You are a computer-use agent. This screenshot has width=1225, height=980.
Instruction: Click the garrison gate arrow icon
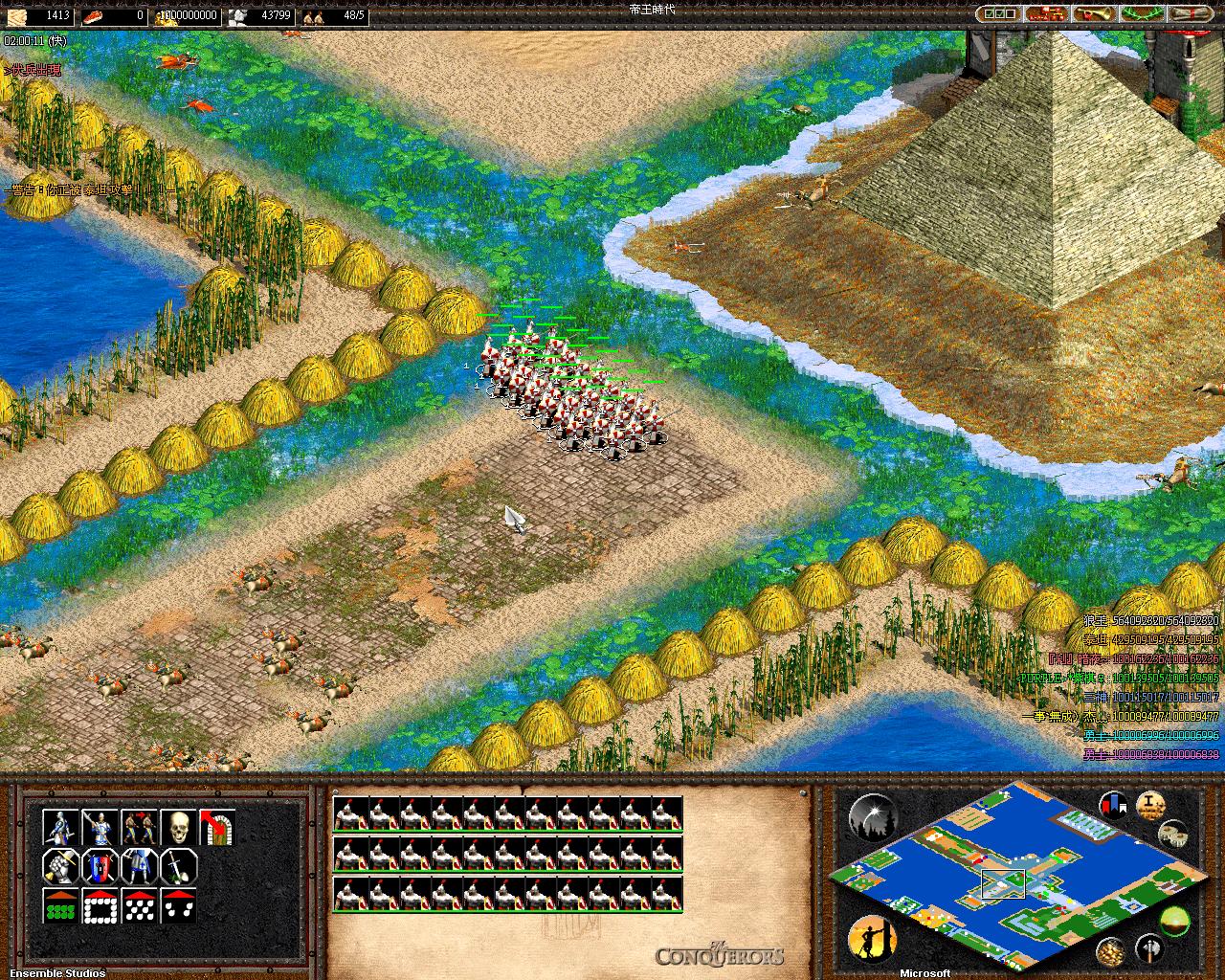[x=217, y=828]
